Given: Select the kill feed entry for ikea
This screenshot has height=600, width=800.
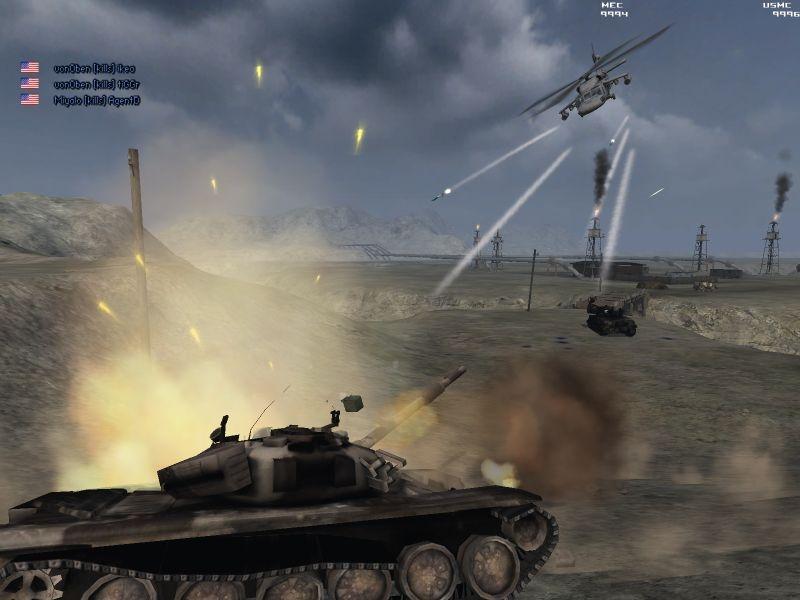Looking at the screenshot, I should click(94, 68).
